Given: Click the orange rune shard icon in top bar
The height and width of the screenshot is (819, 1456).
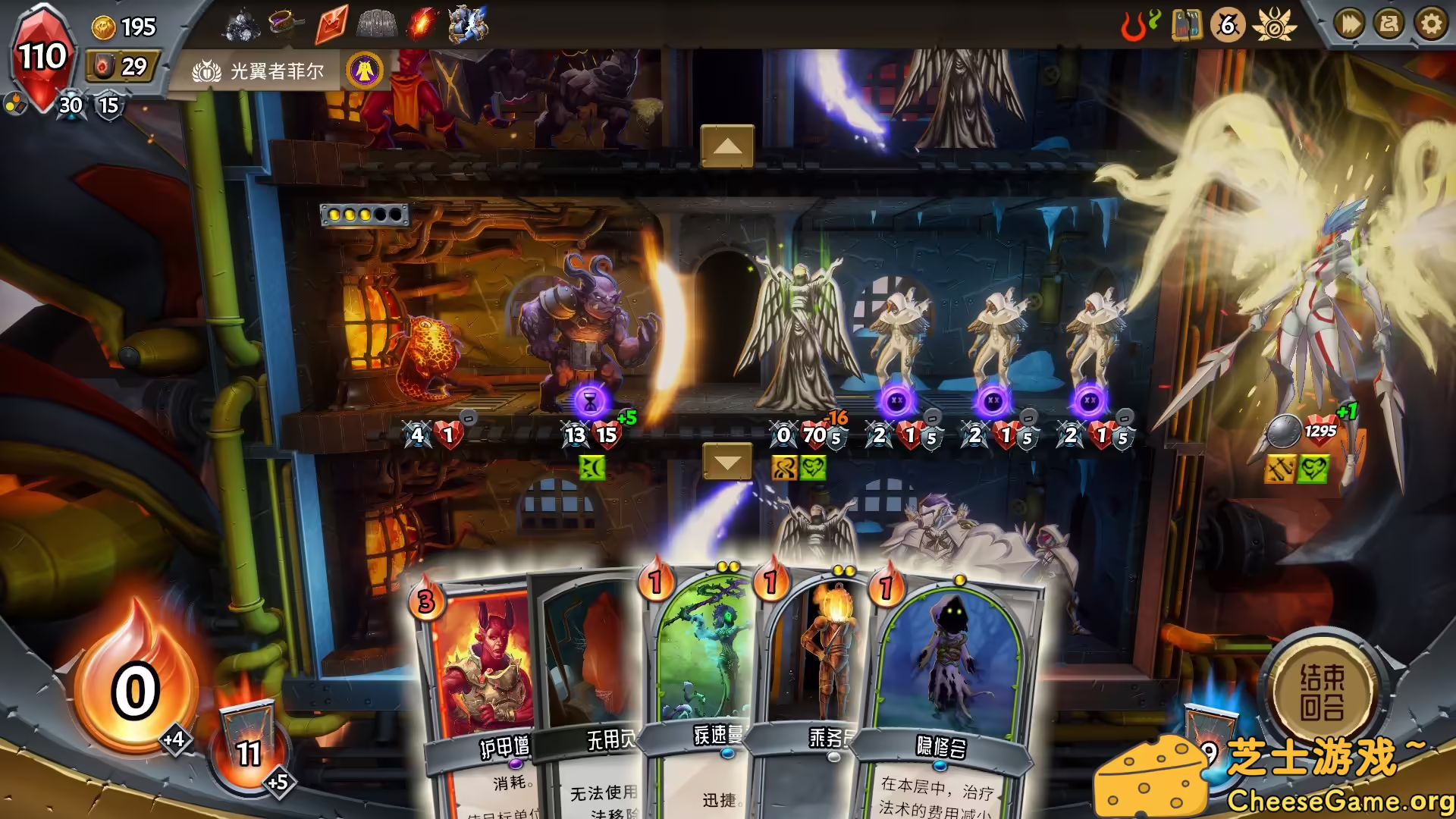Looking at the screenshot, I should pos(331,23).
